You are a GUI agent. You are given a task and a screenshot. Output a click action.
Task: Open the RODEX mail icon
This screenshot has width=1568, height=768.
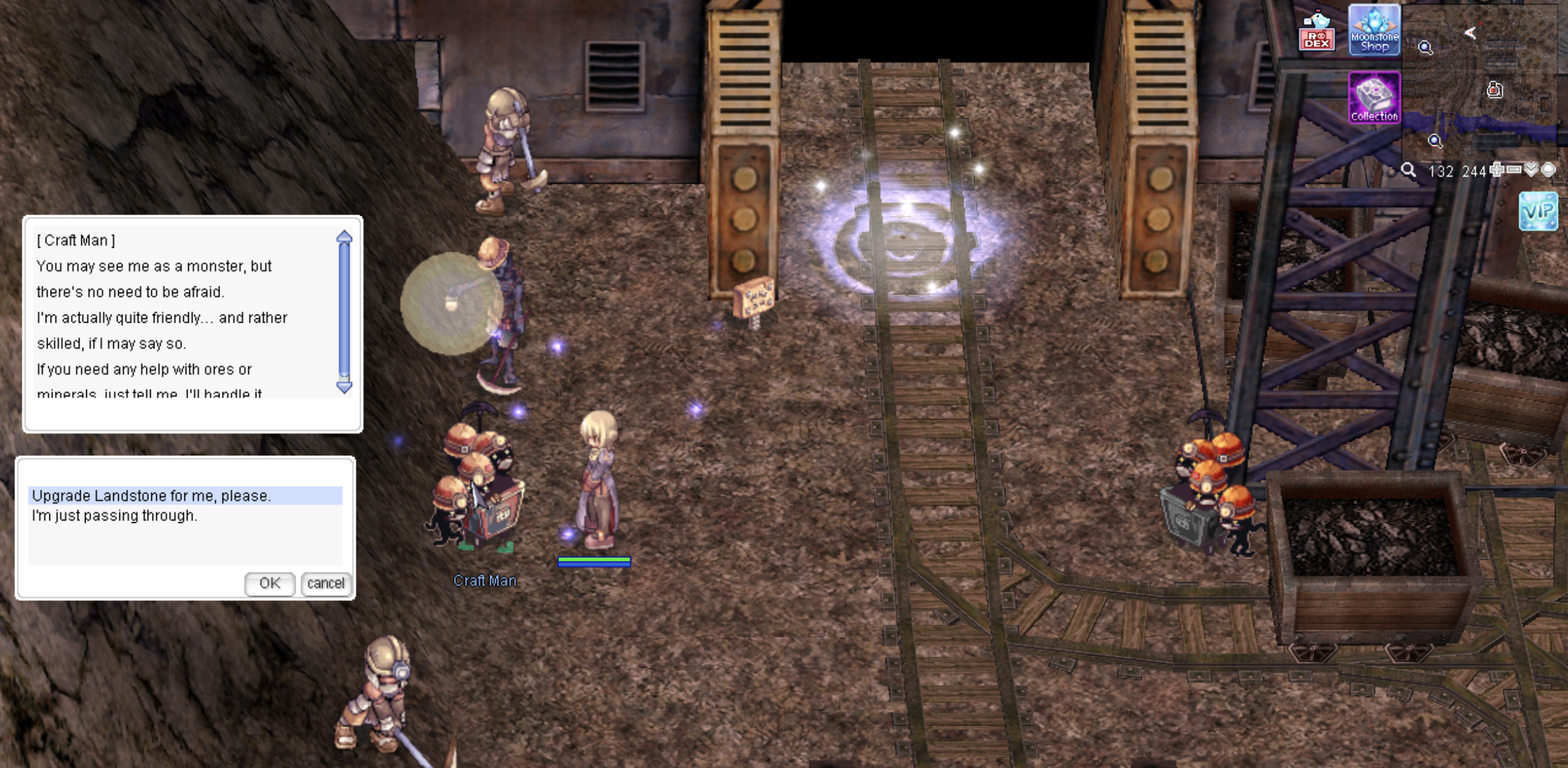click(1317, 31)
